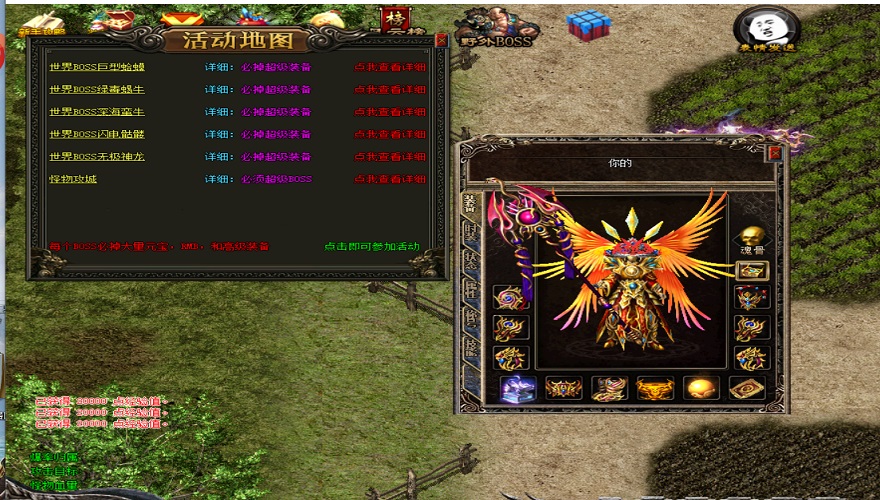Open the 世界BOSS绿毒蜗牛 entry
880x500 pixels.
tap(97, 90)
